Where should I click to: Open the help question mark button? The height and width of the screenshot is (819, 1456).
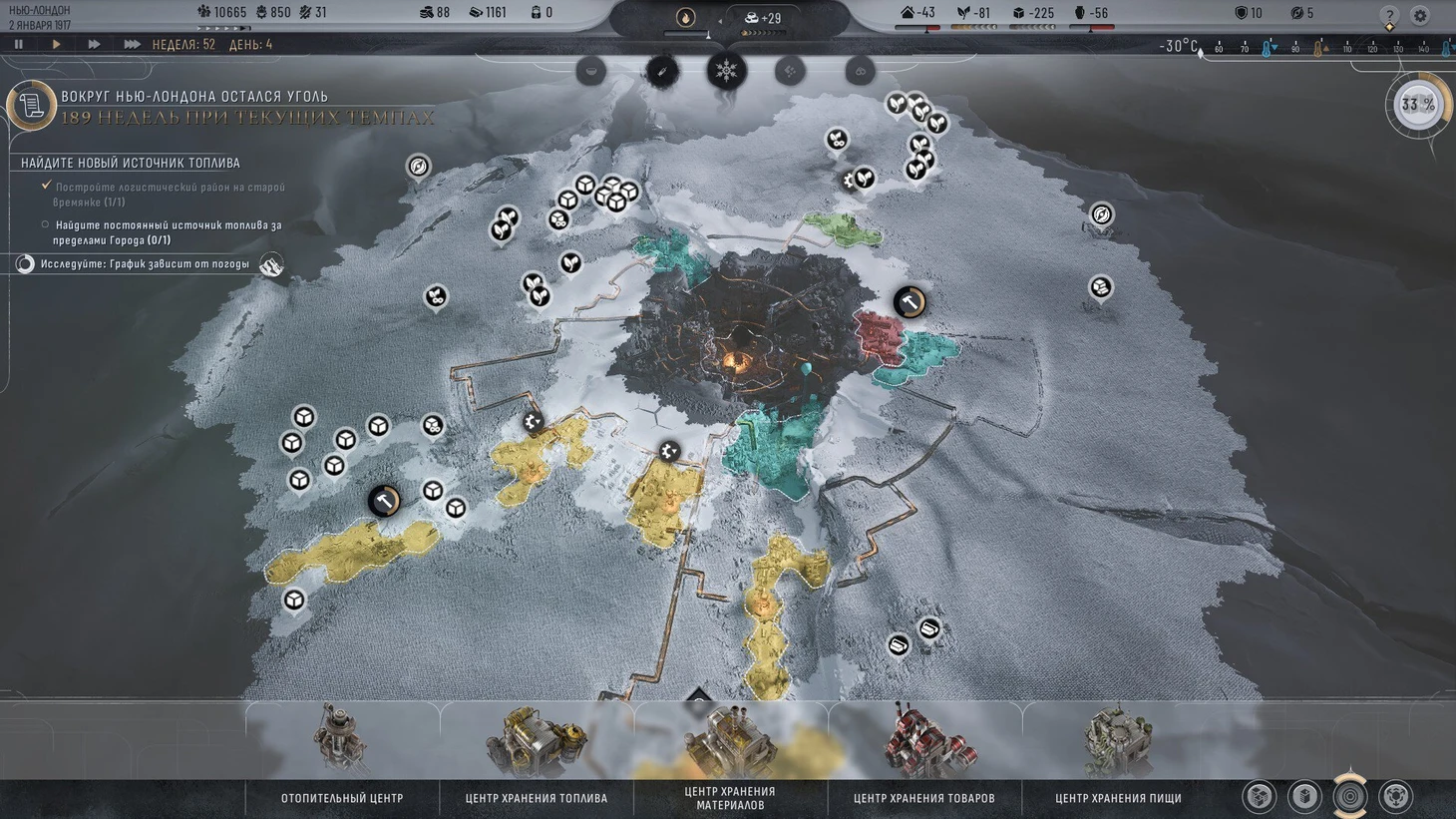point(1390,15)
